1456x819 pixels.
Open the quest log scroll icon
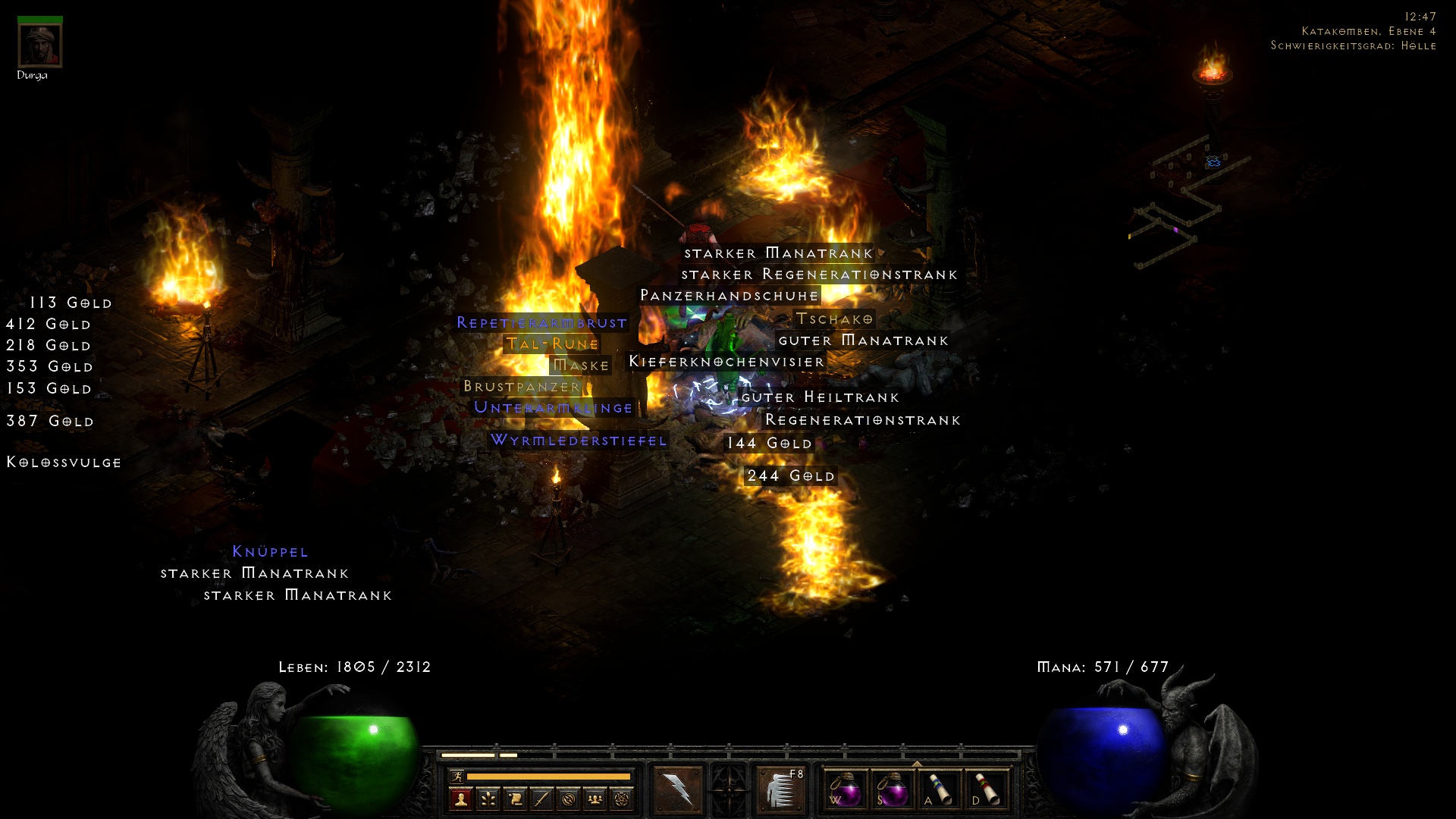(514, 800)
